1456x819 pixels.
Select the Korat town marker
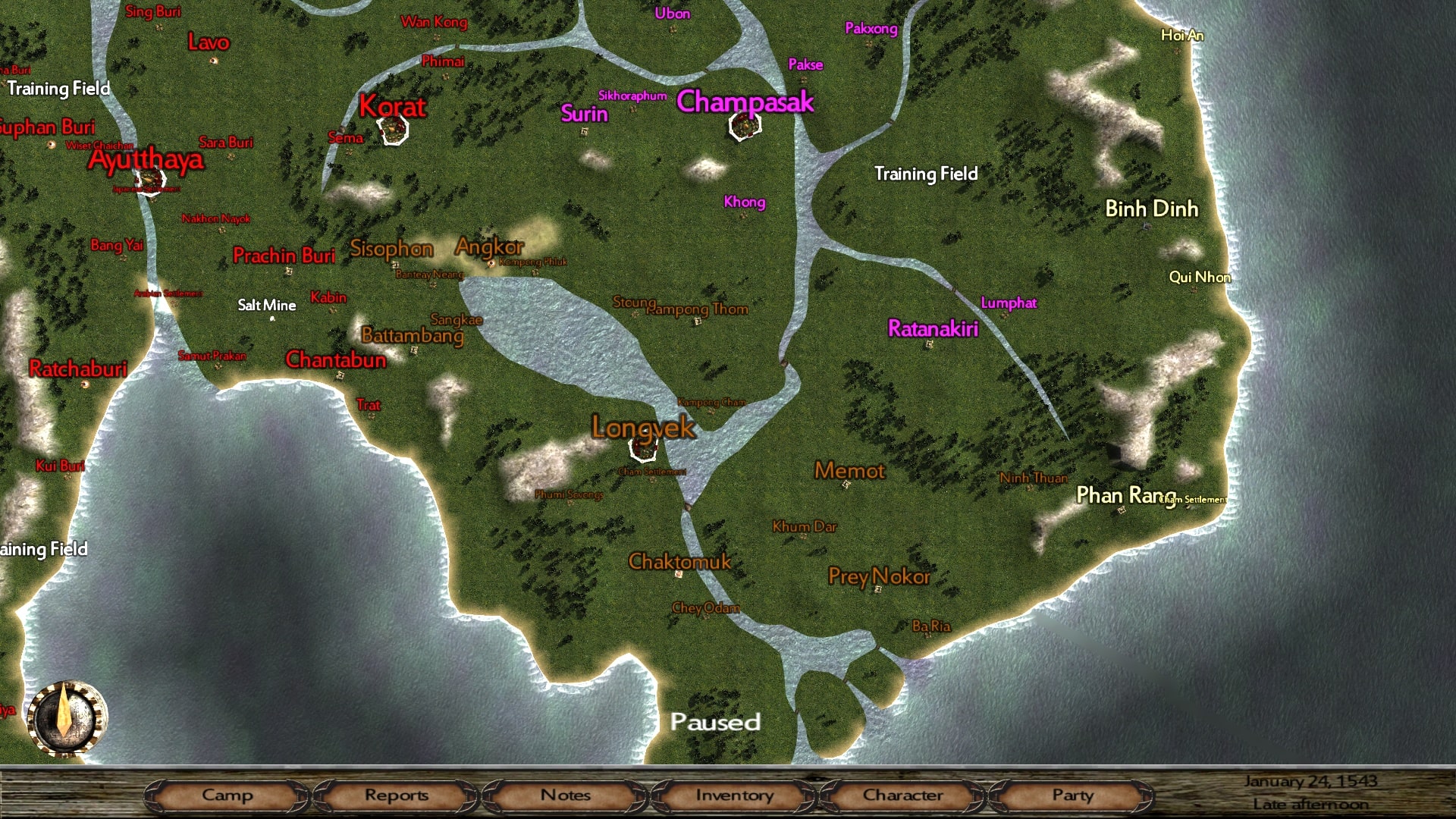click(x=393, y=130)
